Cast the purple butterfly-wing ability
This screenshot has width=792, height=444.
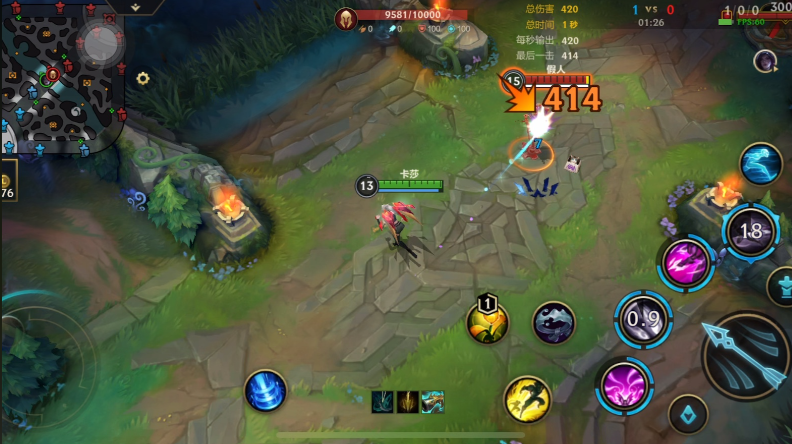click(x=621, y=386)
